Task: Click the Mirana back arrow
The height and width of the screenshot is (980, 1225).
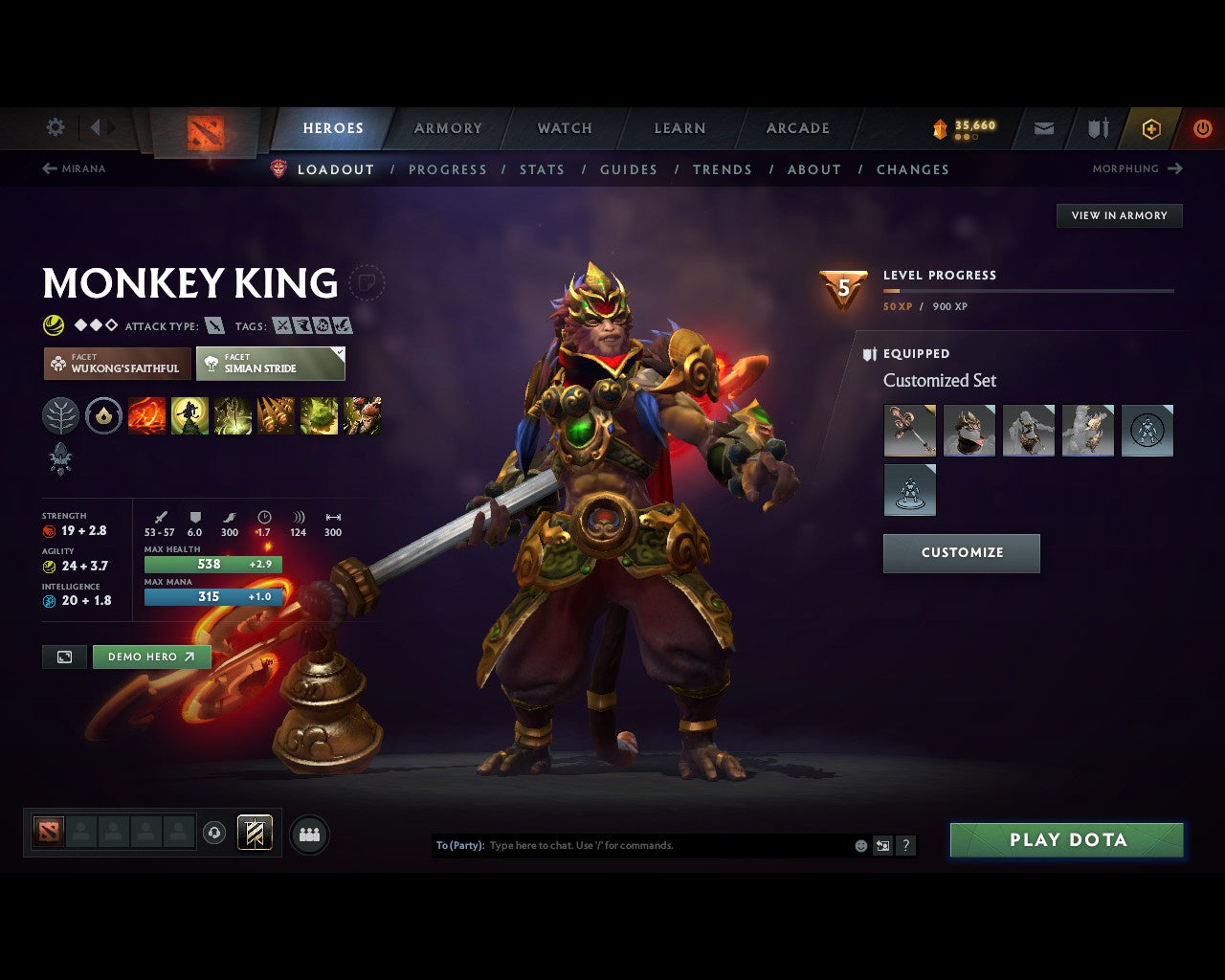Action: pos(49,168)
